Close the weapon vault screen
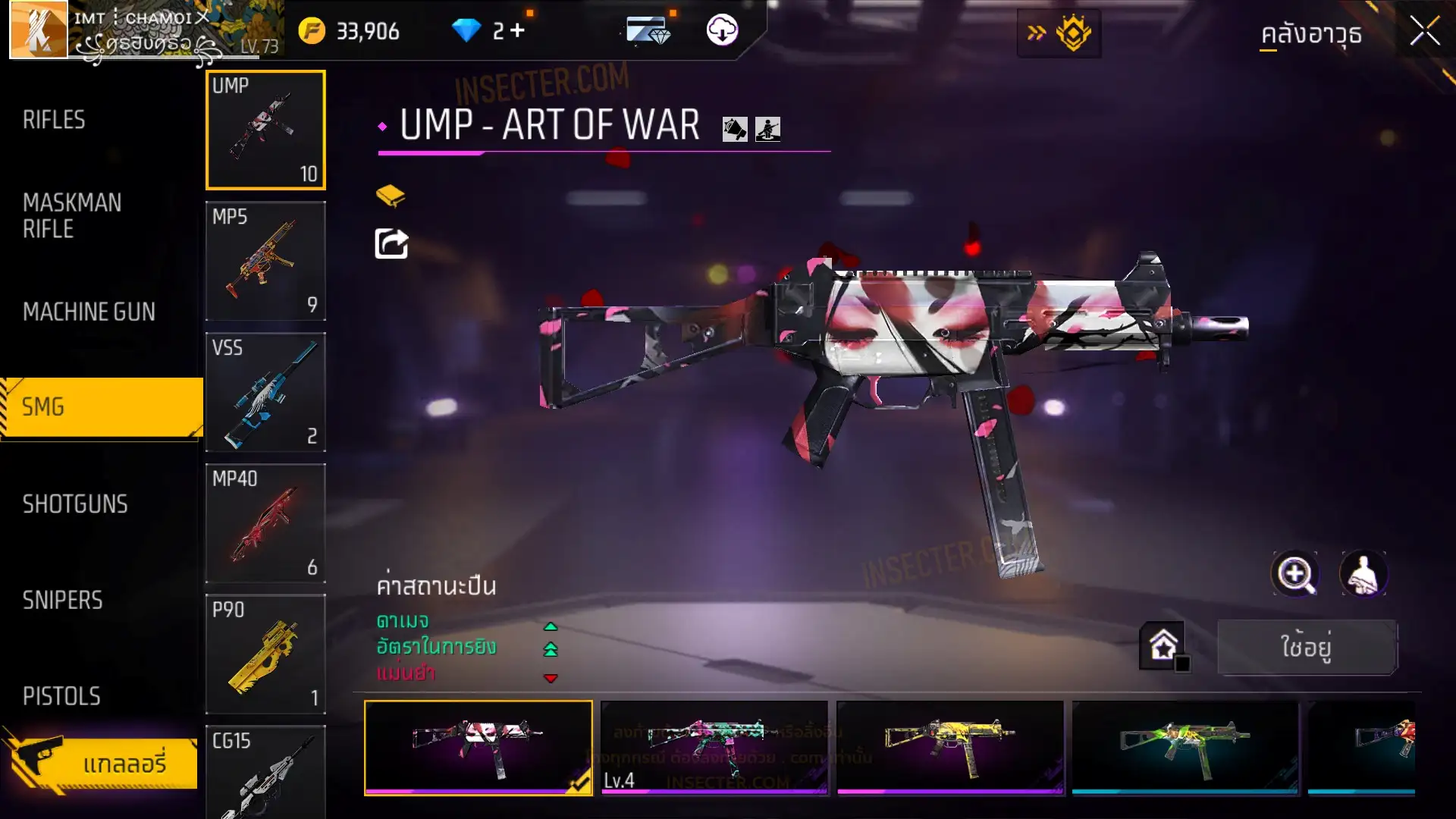The image size is (1456, 819). [x=1424, y=32]
